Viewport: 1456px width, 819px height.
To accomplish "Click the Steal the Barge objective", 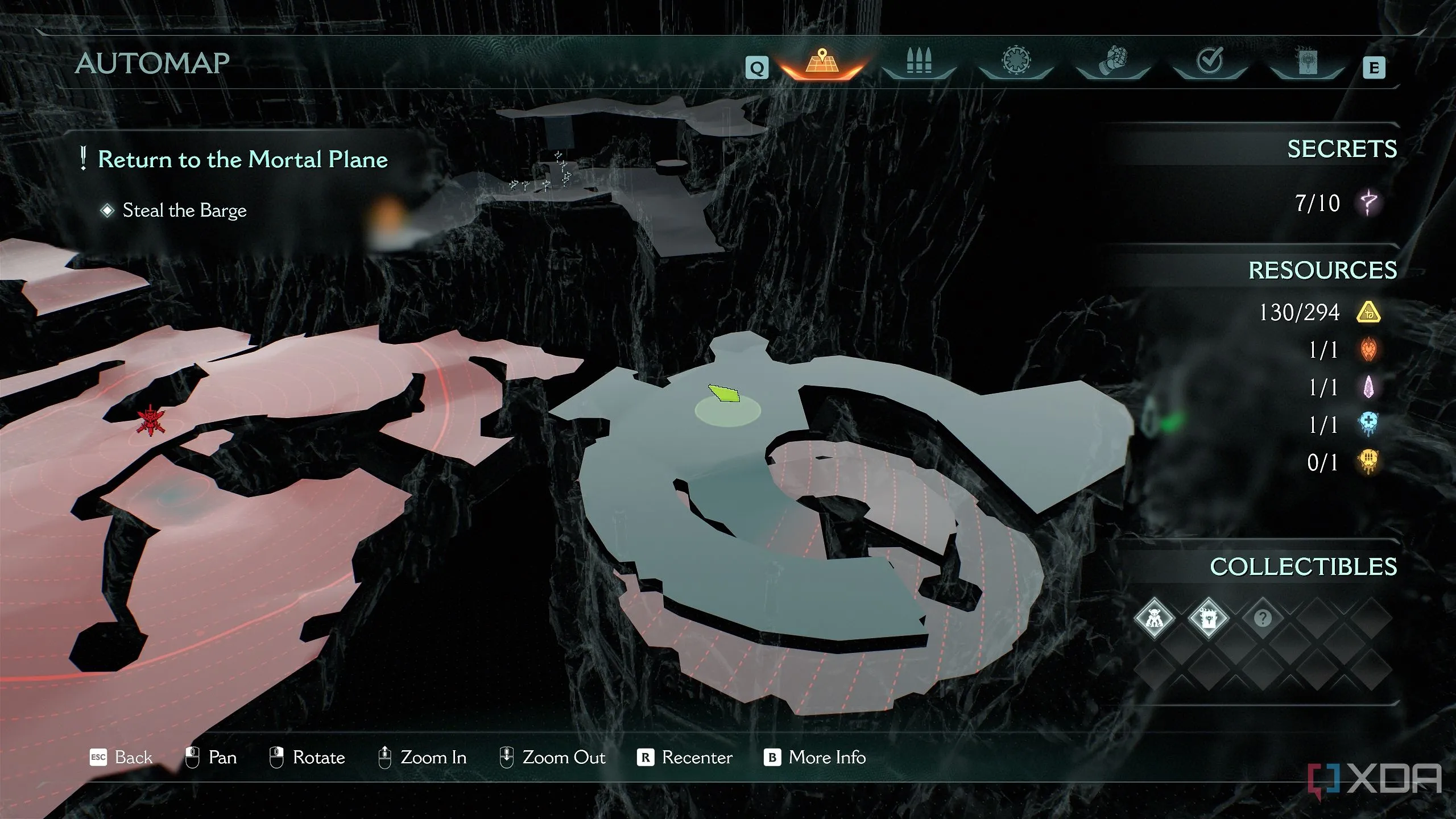I will coord(184,210).
